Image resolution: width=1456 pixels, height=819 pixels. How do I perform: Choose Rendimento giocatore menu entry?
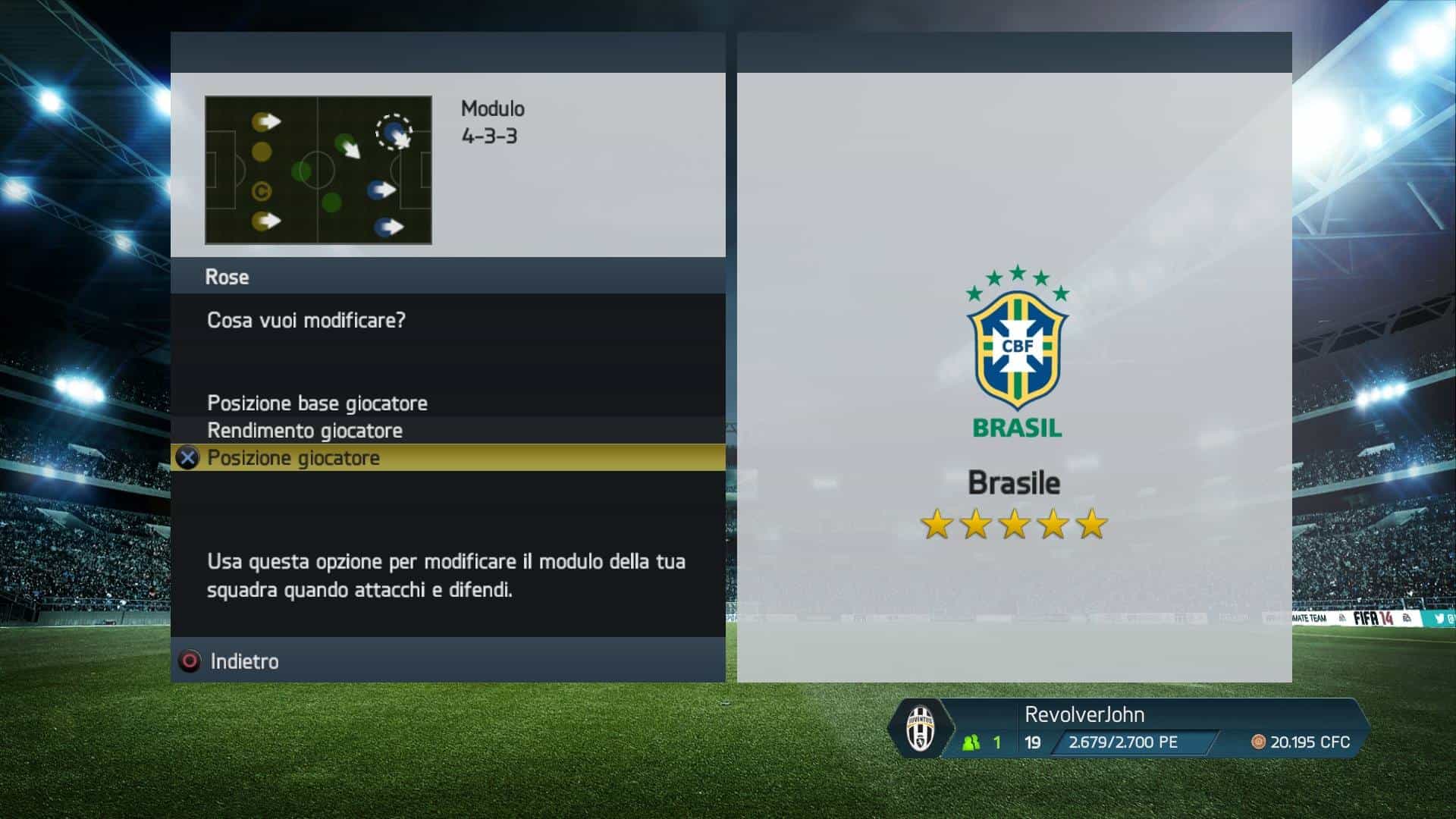[305, 431]
